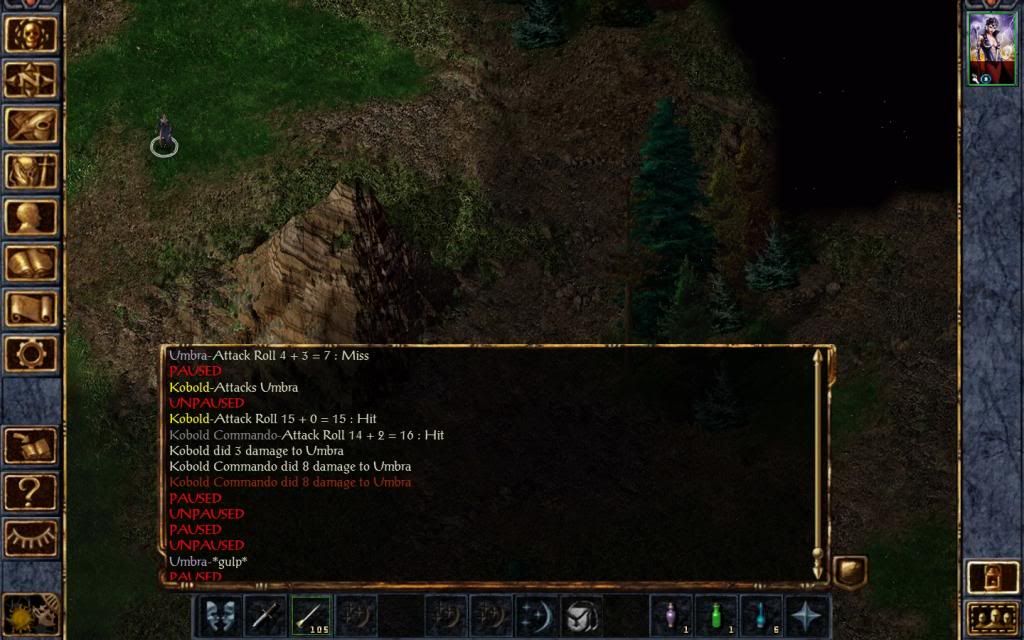This screenshot has height=640, width=1024.
Task: Open the mage spellbook with the open-book icon
Action: (x=31, y=263)
